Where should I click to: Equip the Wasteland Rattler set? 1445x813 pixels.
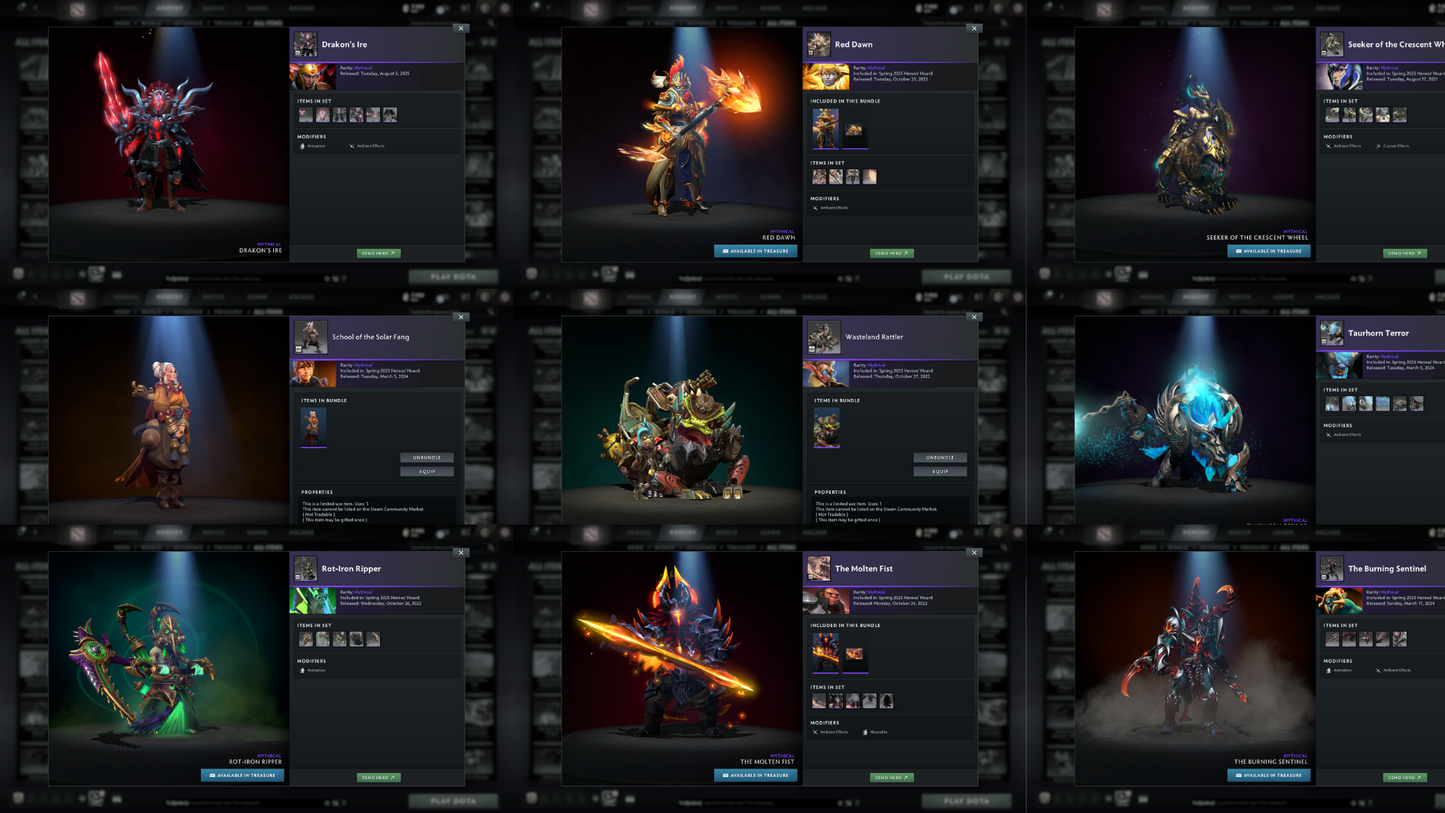coord(940,471)
